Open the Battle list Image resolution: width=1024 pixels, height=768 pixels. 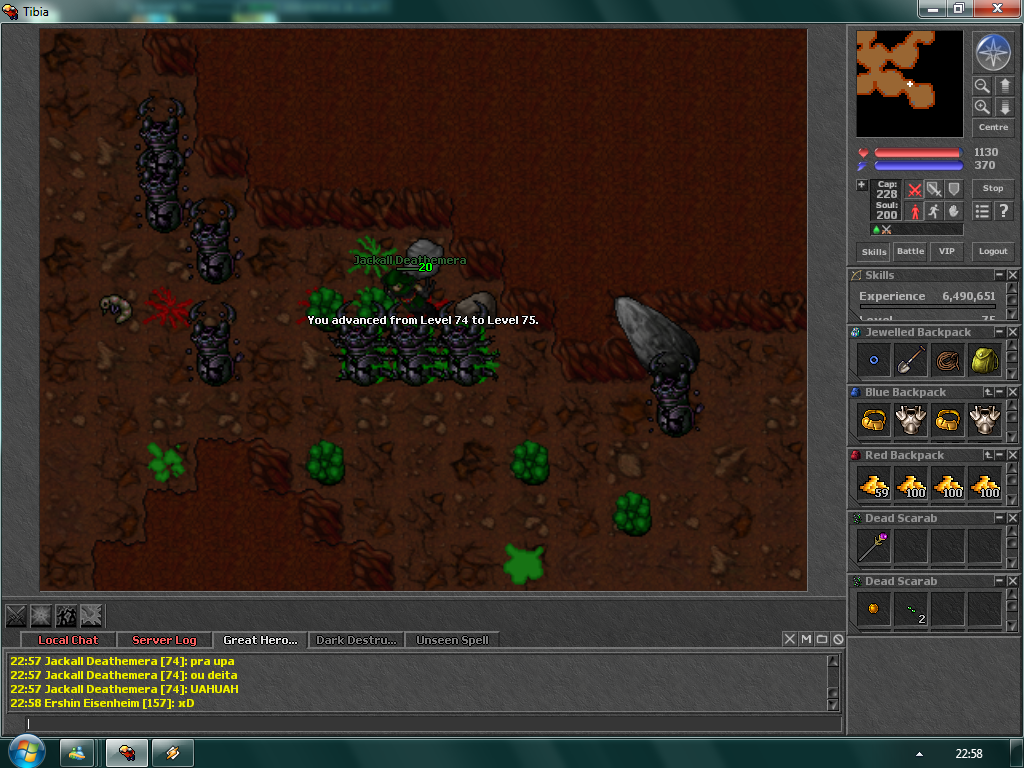click(x=910, y=252)
